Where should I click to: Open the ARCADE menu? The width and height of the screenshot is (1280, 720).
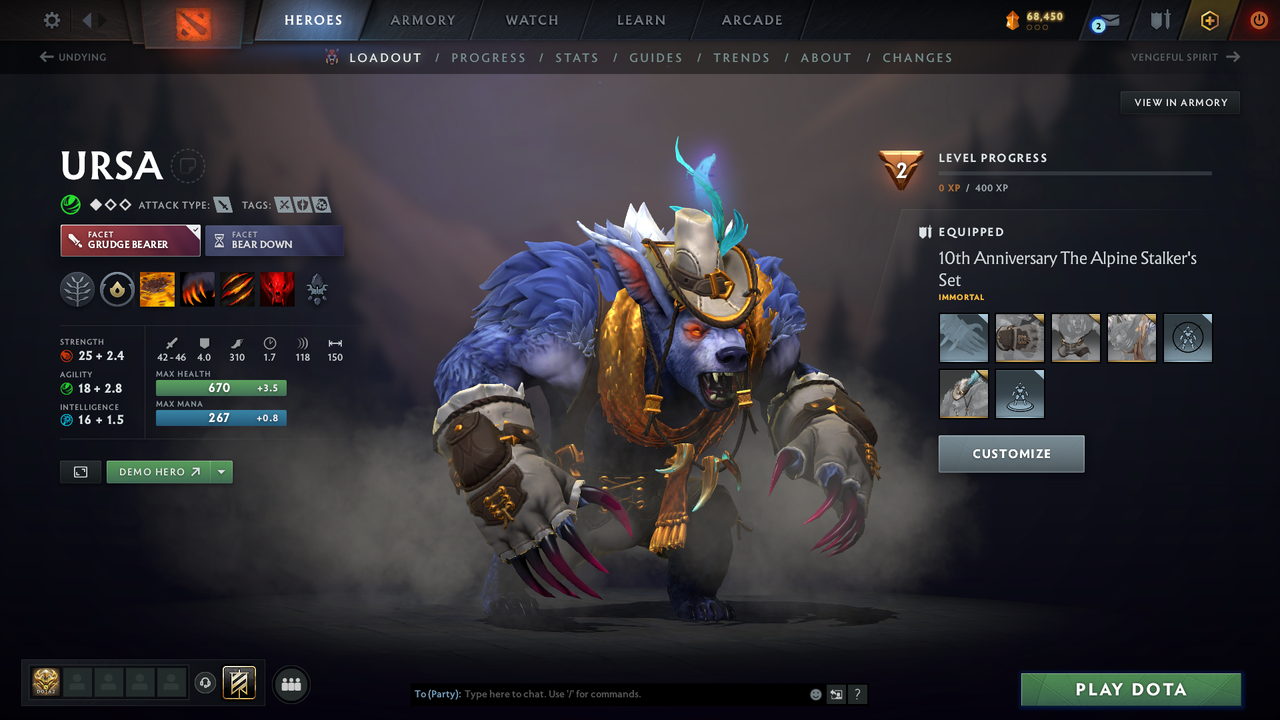[751, 19]
